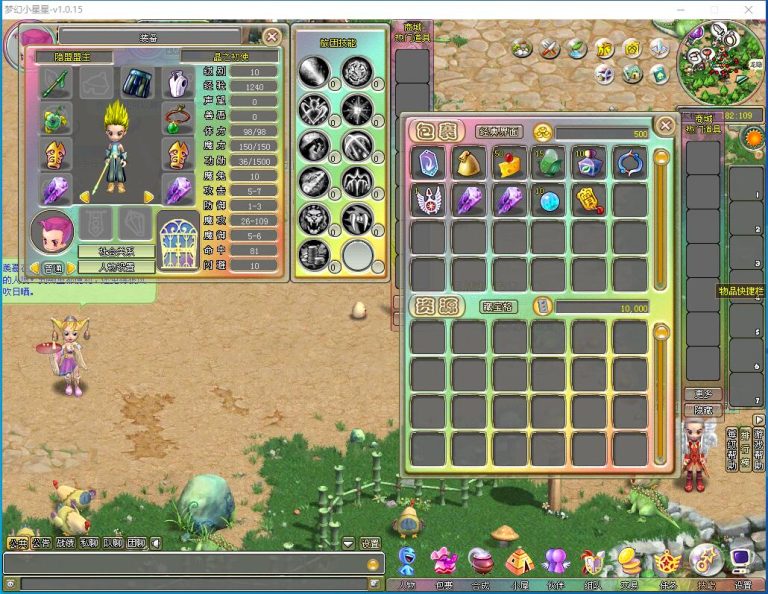Select the red necklace equipment slot
This screenshot has width=768, height=594.
(178, 119)
